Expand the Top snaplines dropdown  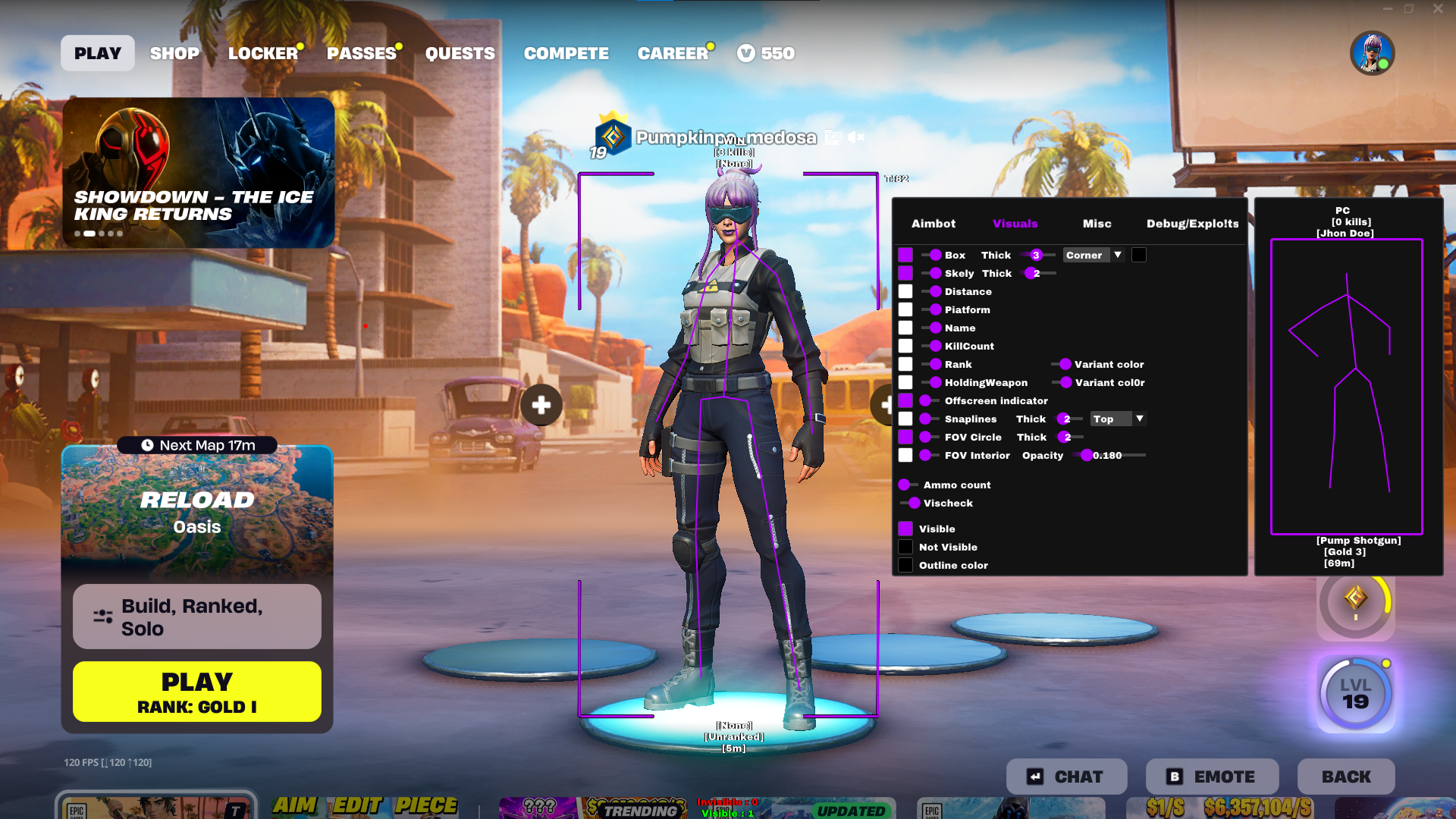(1117, 419)
